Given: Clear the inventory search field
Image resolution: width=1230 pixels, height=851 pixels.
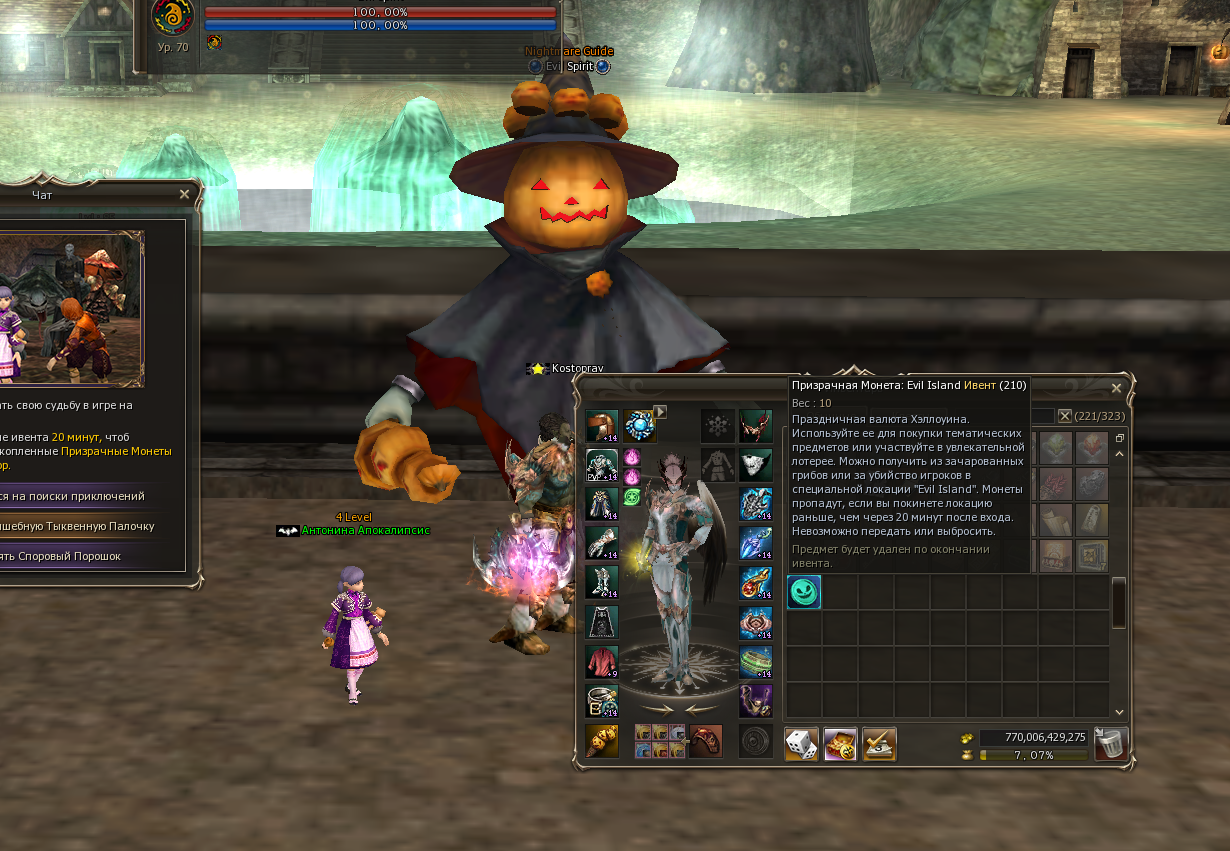Looking at the screenshot, I should [x=1065, y=416].
